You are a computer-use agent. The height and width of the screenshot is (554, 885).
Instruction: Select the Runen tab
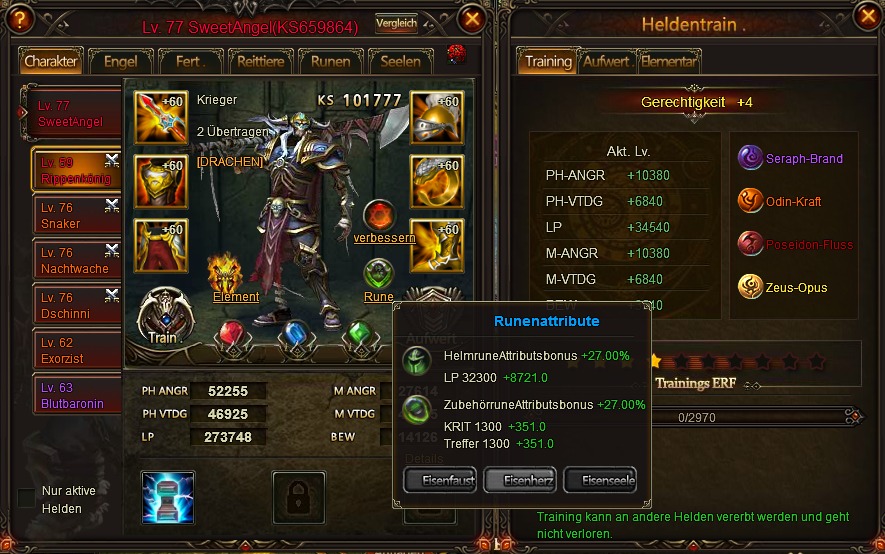click(x=330, y=61)
